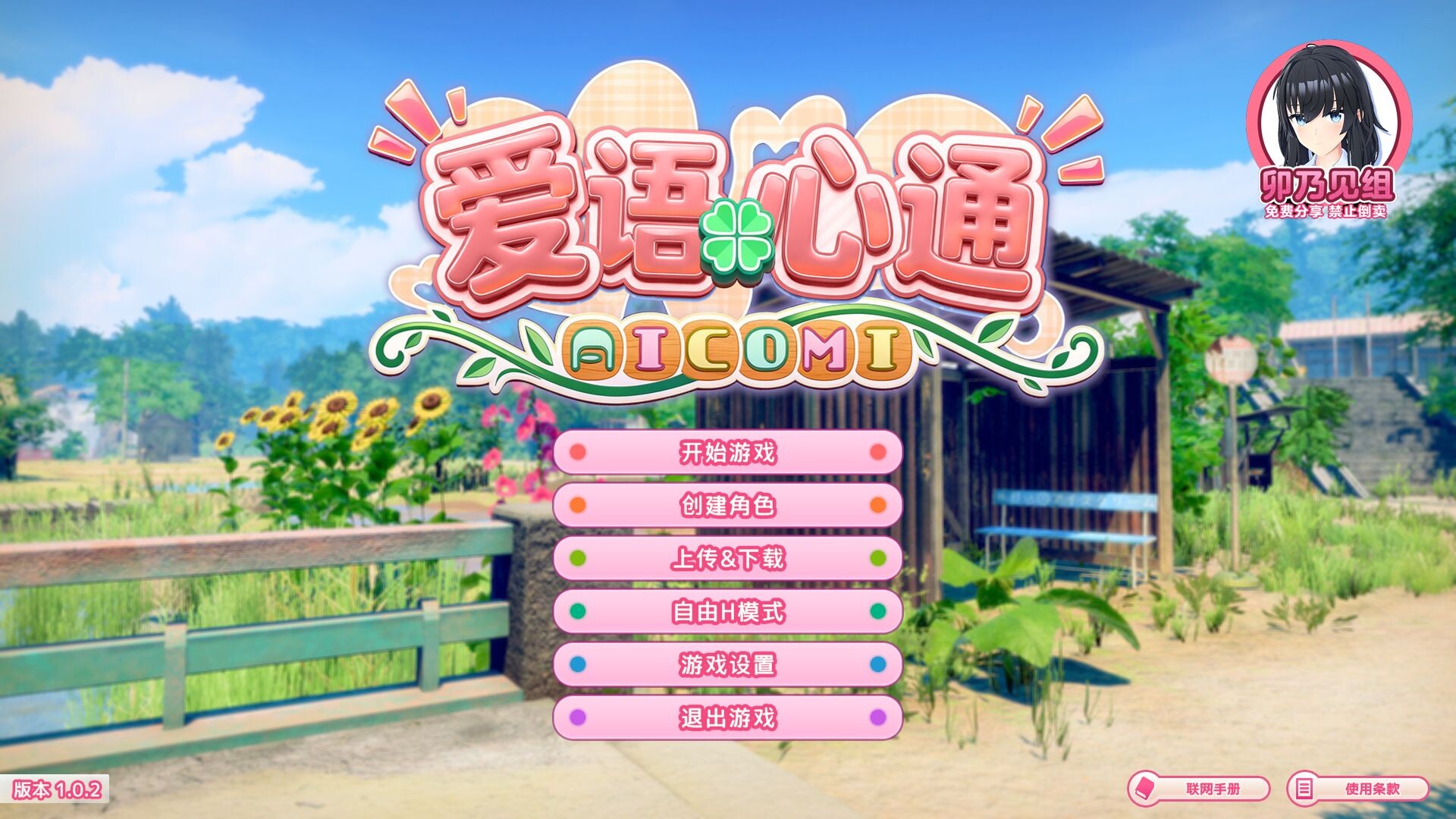Open 游戏设置 game settings
This screenshot has height=819, width=1456.
(x=727, y=665)
